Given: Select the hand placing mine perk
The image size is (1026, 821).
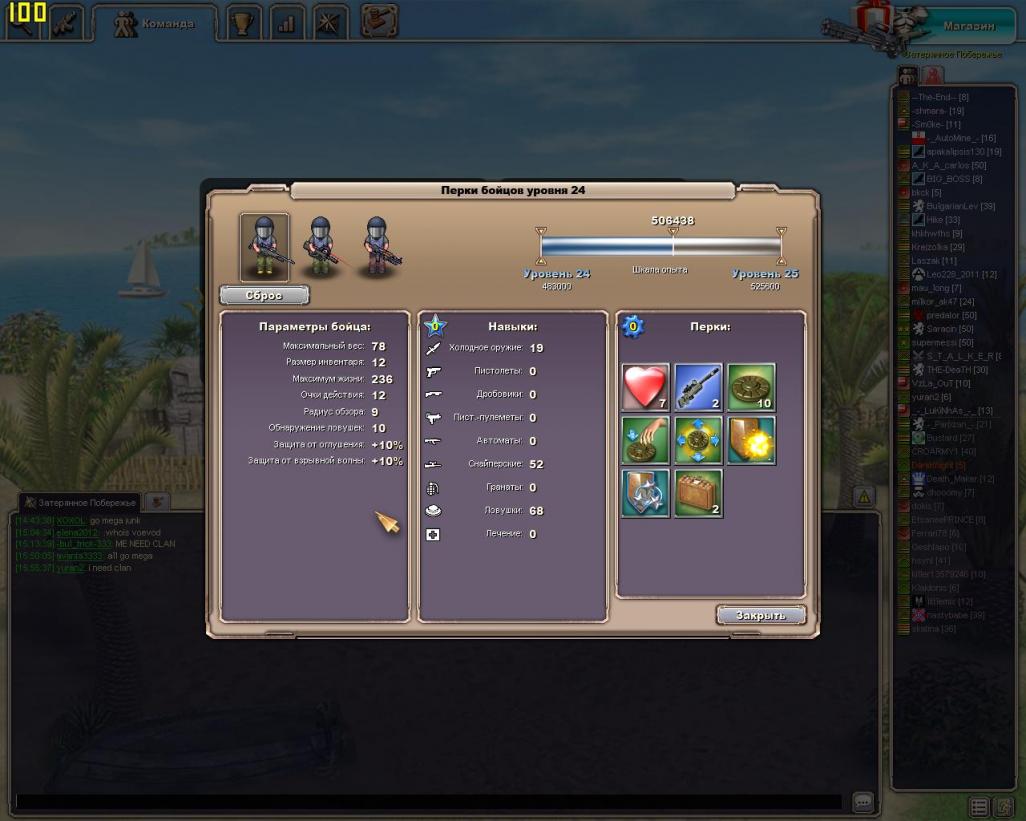Looking at the screenshot, I should 645,440.
